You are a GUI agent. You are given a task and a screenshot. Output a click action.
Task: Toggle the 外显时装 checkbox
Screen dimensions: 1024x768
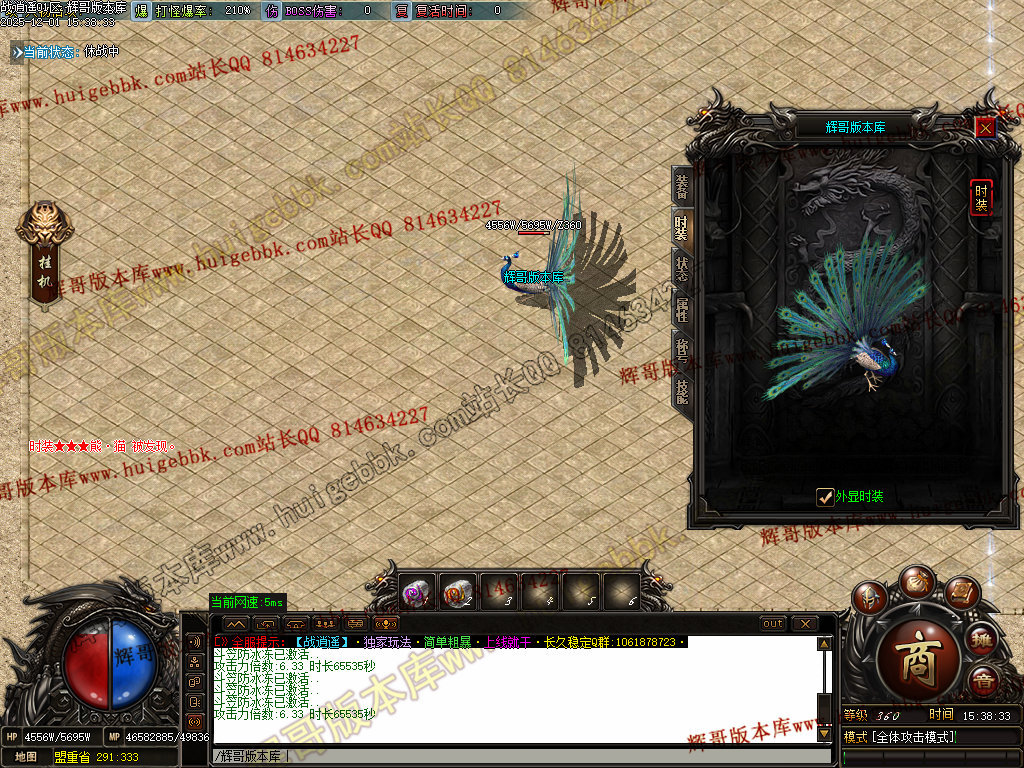[825, 497]
